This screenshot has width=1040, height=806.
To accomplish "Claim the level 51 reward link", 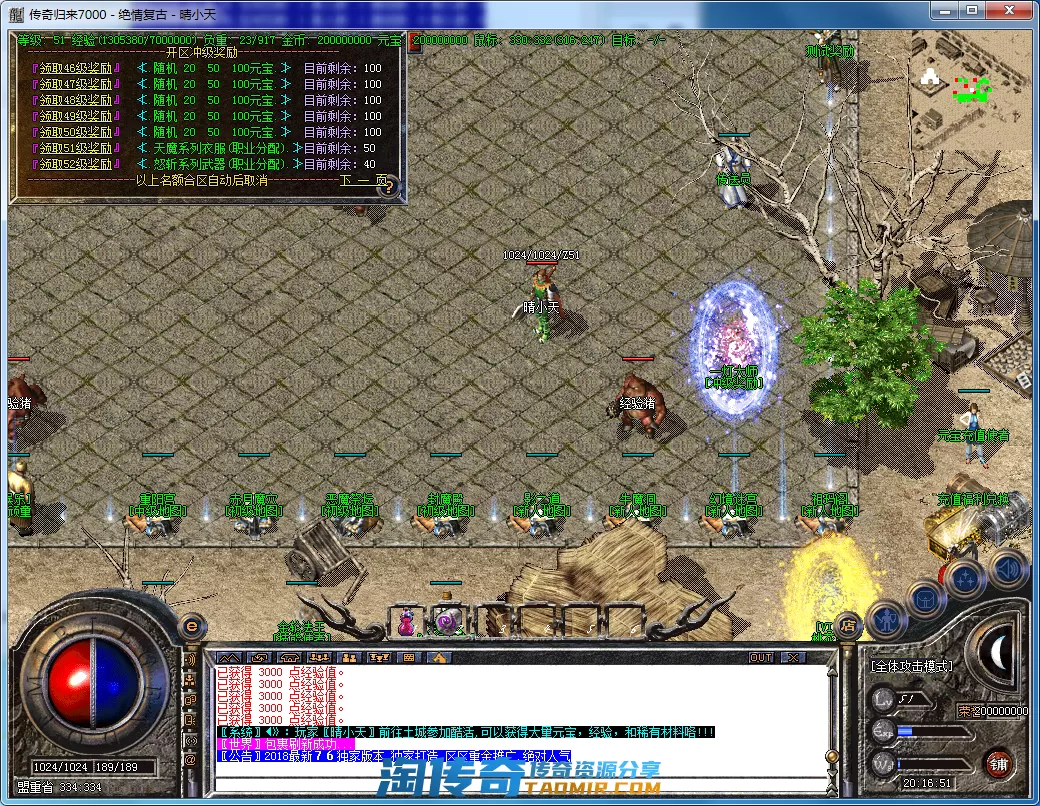I will (77, 148).
